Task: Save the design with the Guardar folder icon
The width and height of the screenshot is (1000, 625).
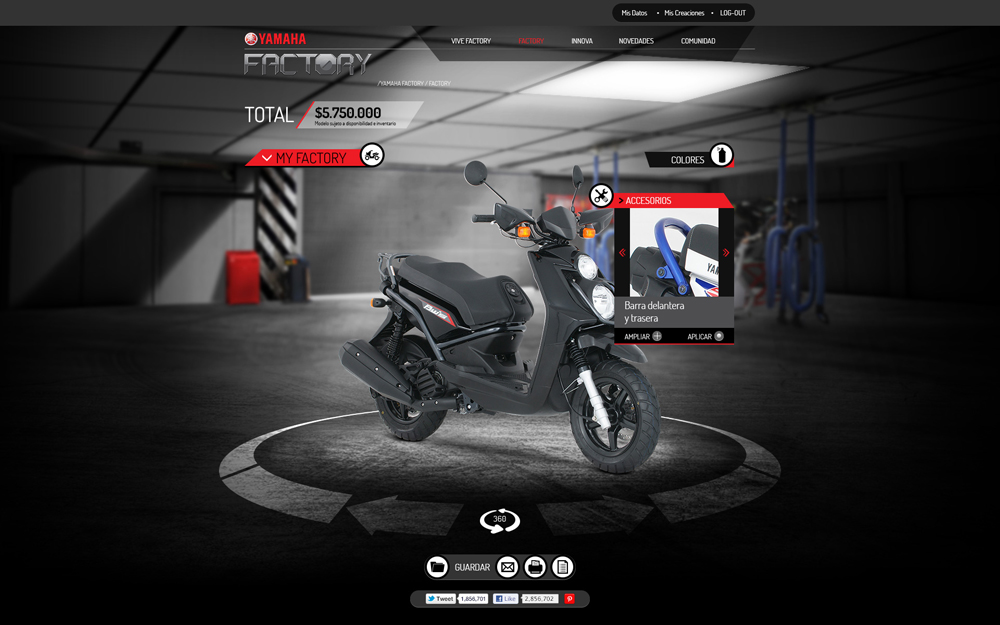Action: [437, 567]
